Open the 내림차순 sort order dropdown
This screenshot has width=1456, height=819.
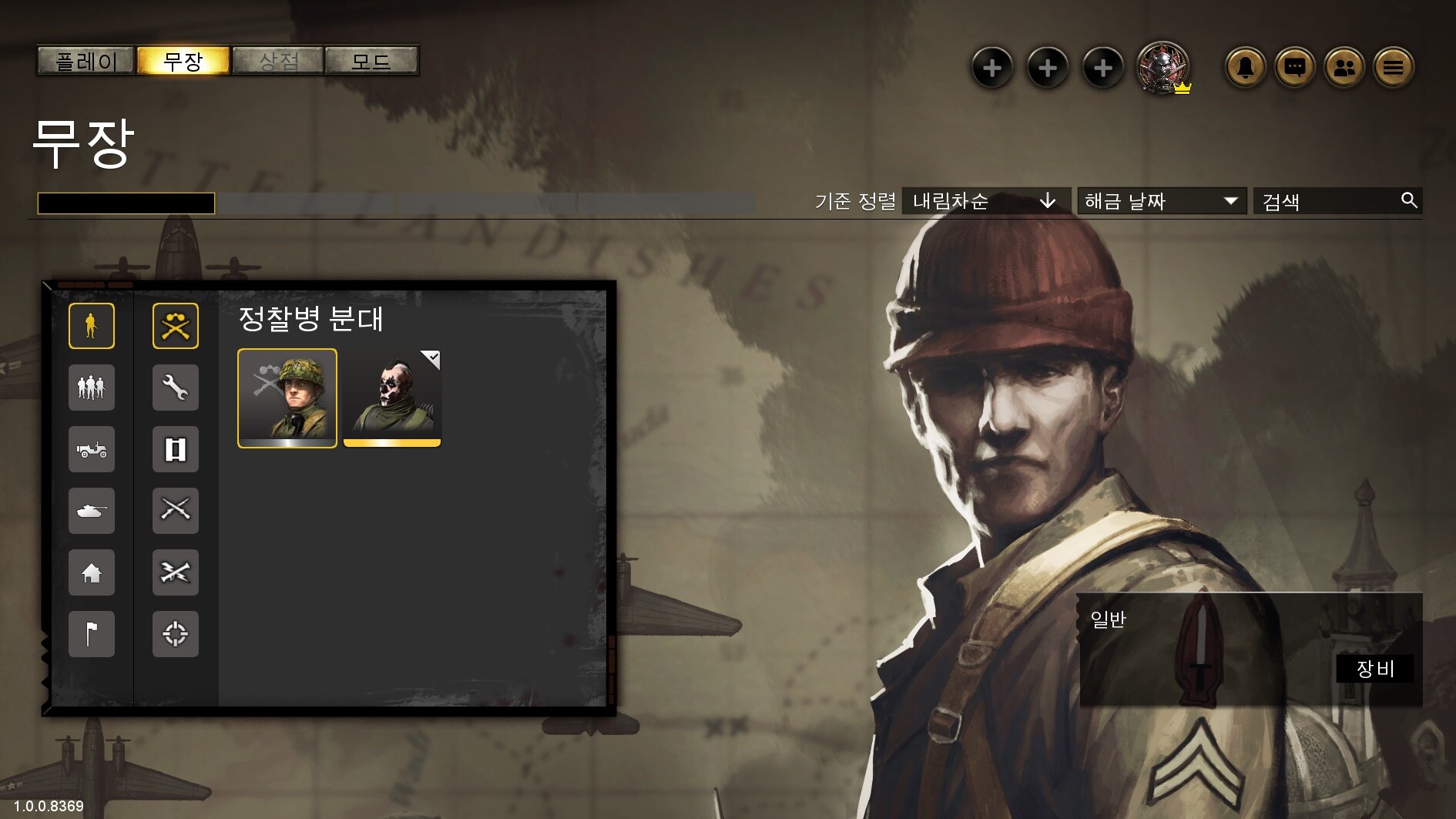click(x=985, y=201)
